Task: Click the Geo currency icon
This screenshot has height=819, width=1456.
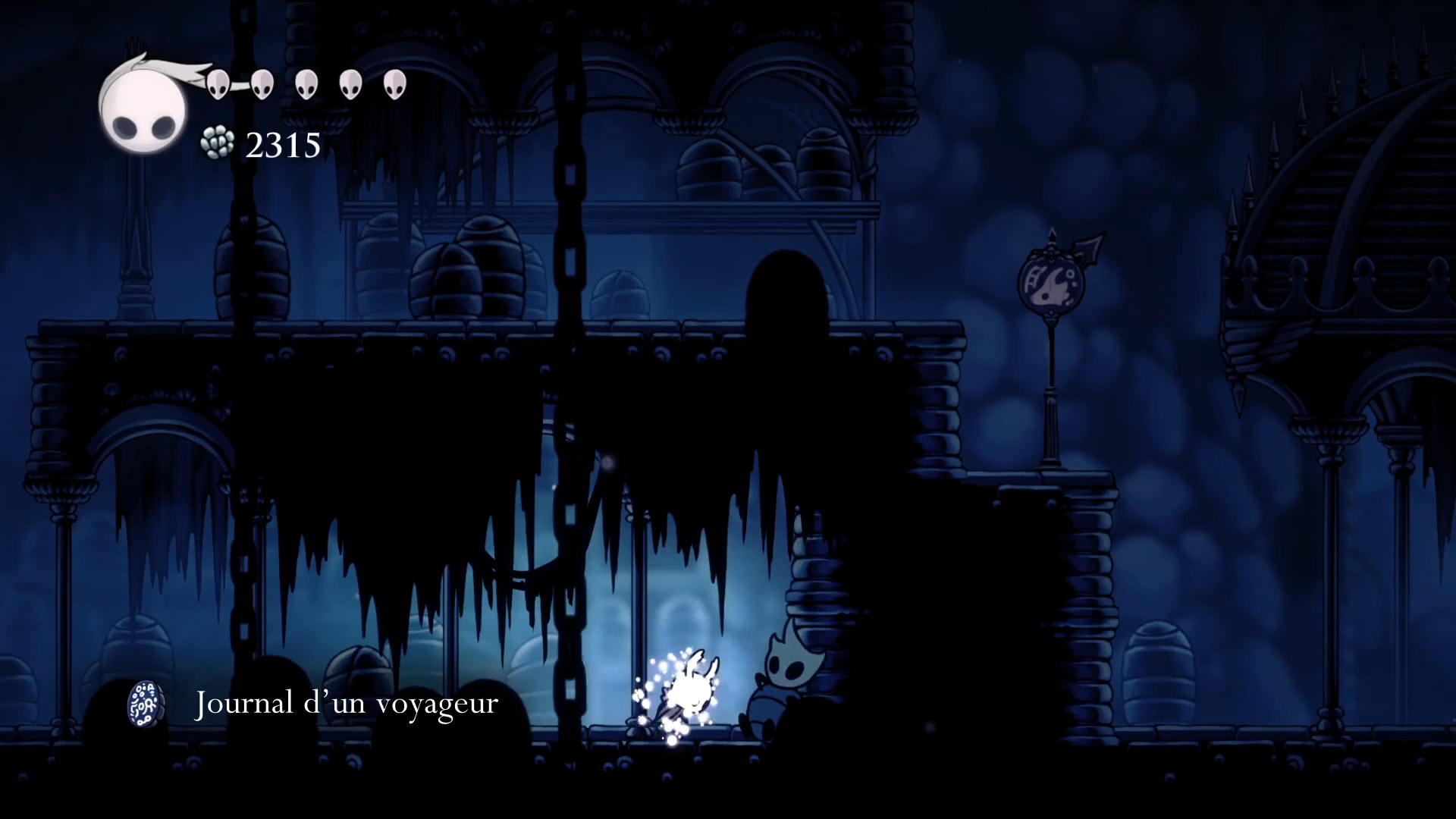Action: 218,143
